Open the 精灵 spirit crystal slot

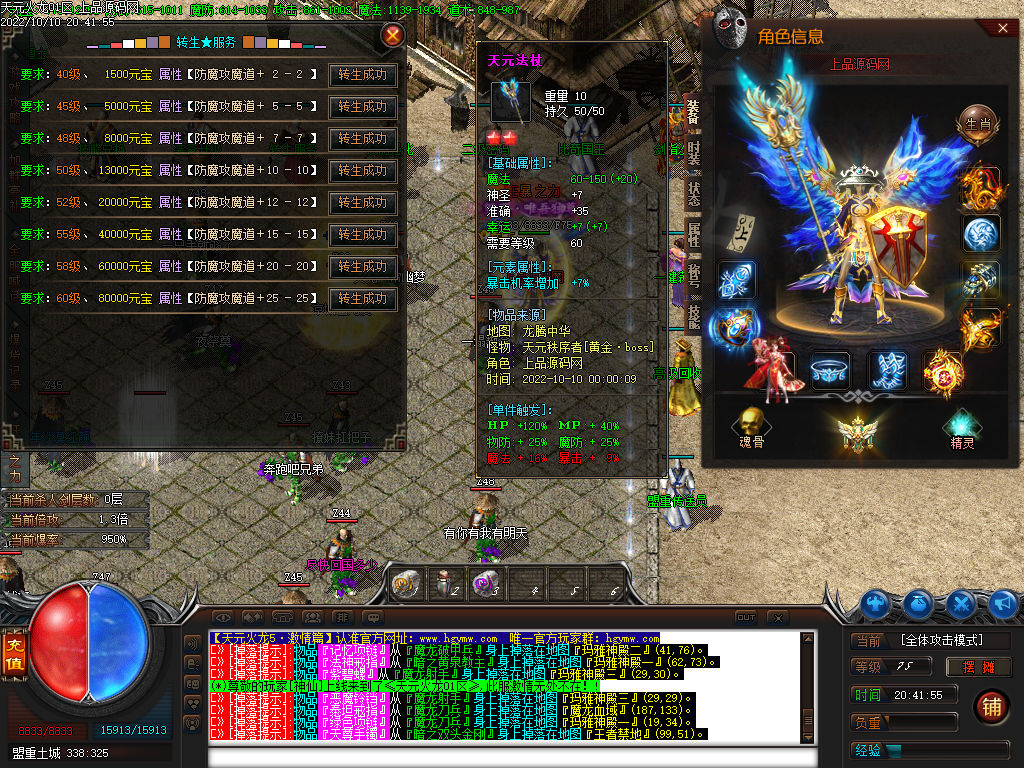click(962, 428)
